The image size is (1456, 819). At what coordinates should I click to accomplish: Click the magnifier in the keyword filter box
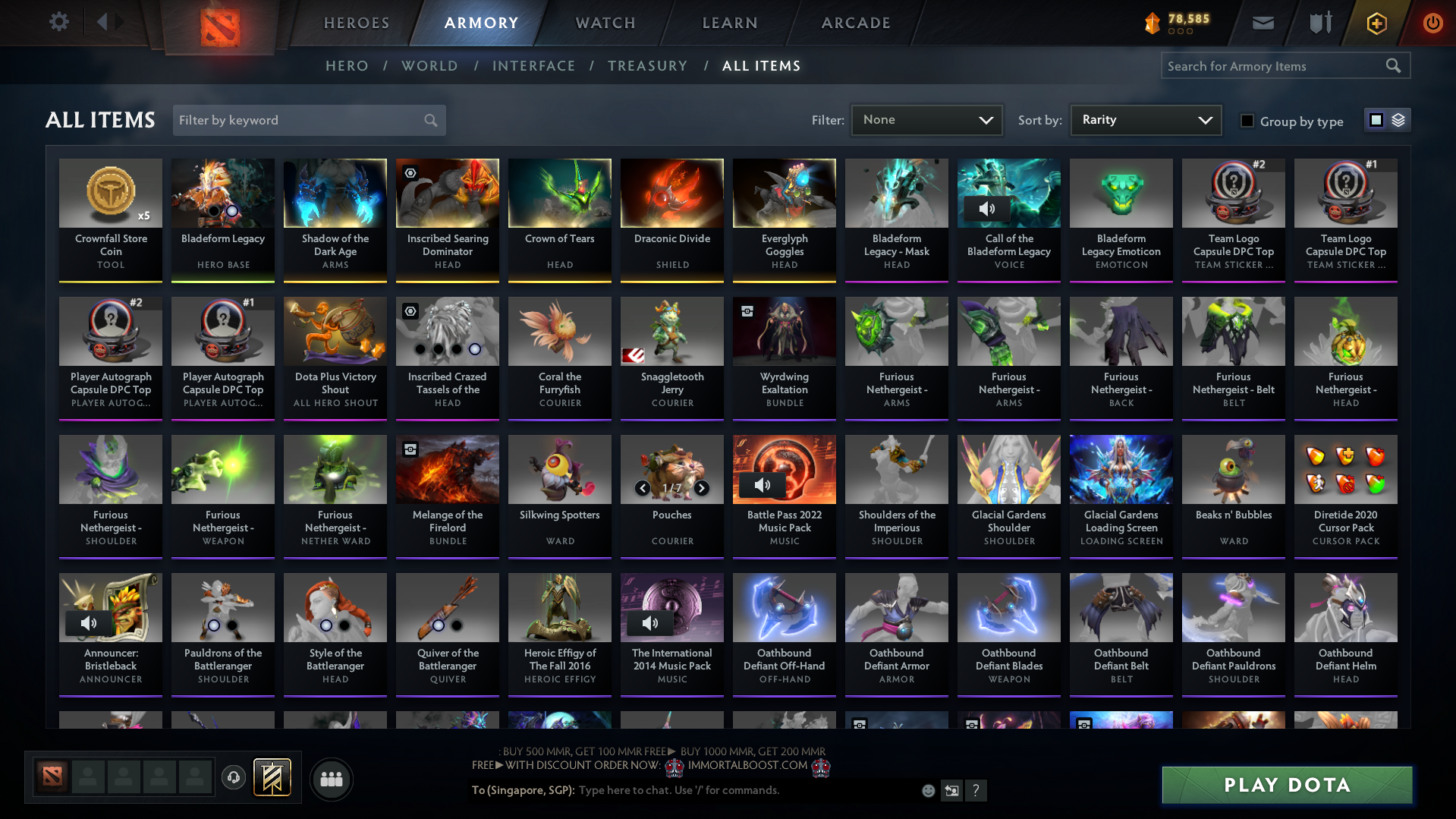(x=429, y=120)
